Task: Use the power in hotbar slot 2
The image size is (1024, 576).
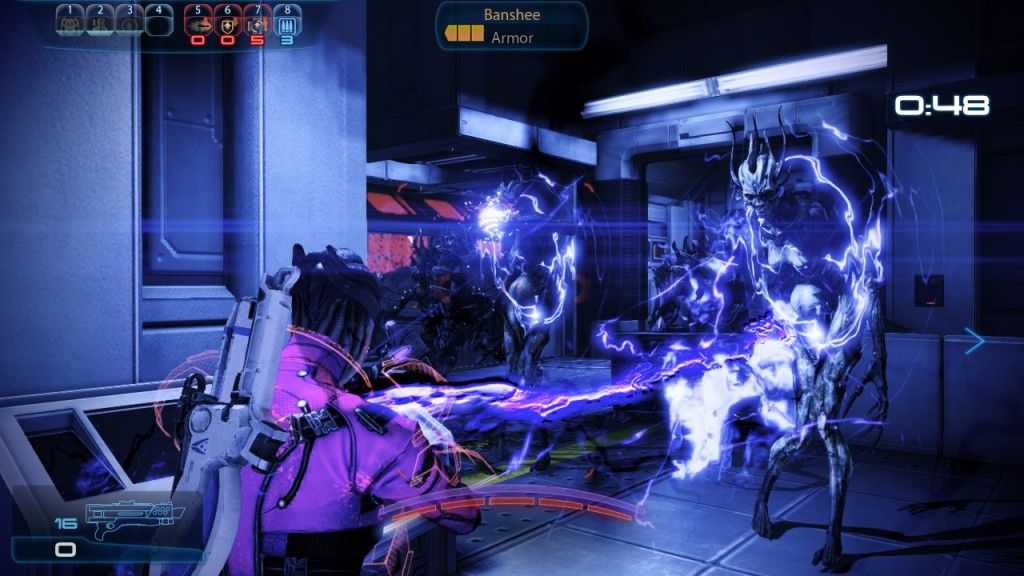Action: coord(99,21)
